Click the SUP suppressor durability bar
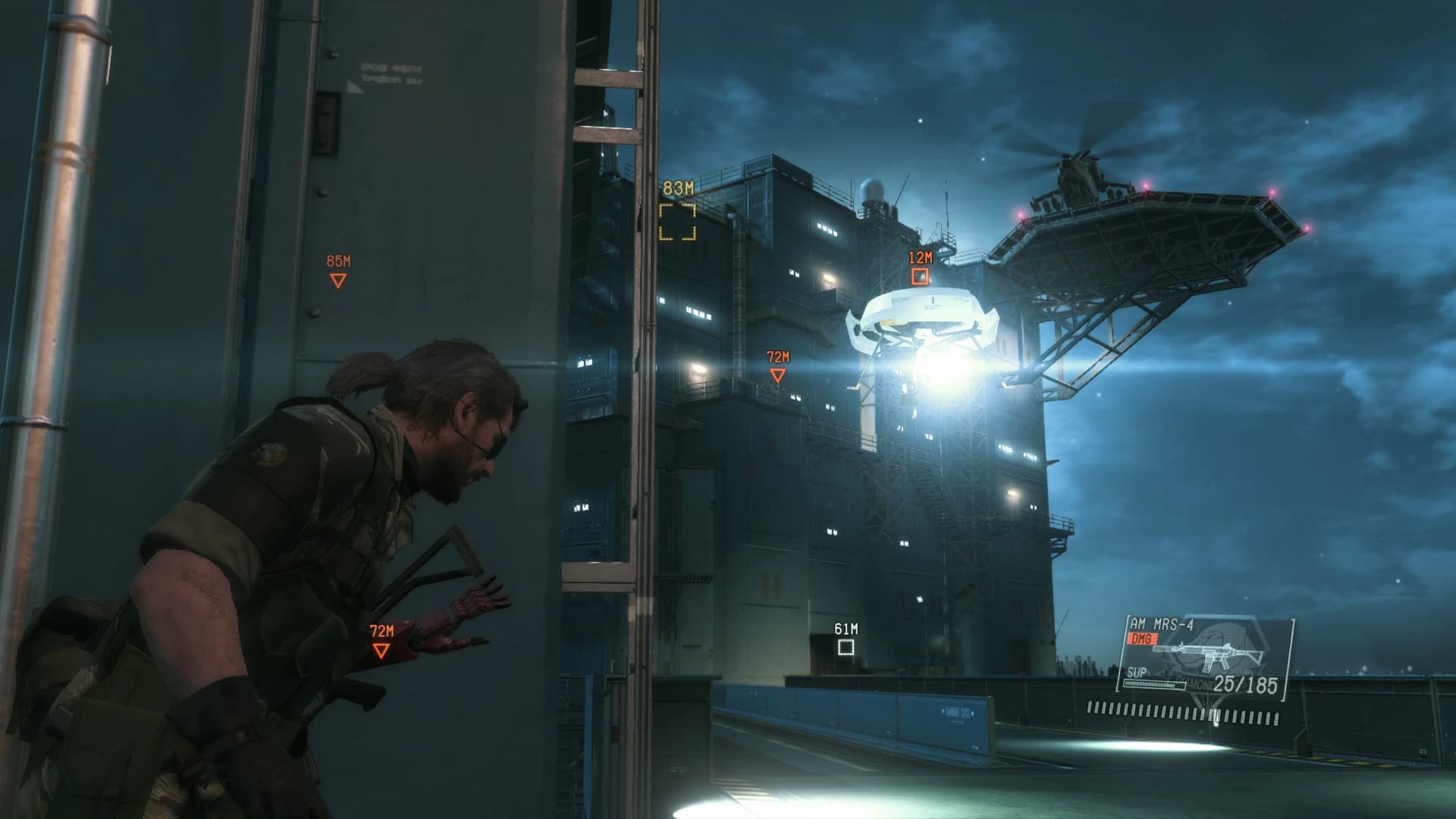Image resolution: width=1456 pixels, height=819 pixels. point(1154,685)
